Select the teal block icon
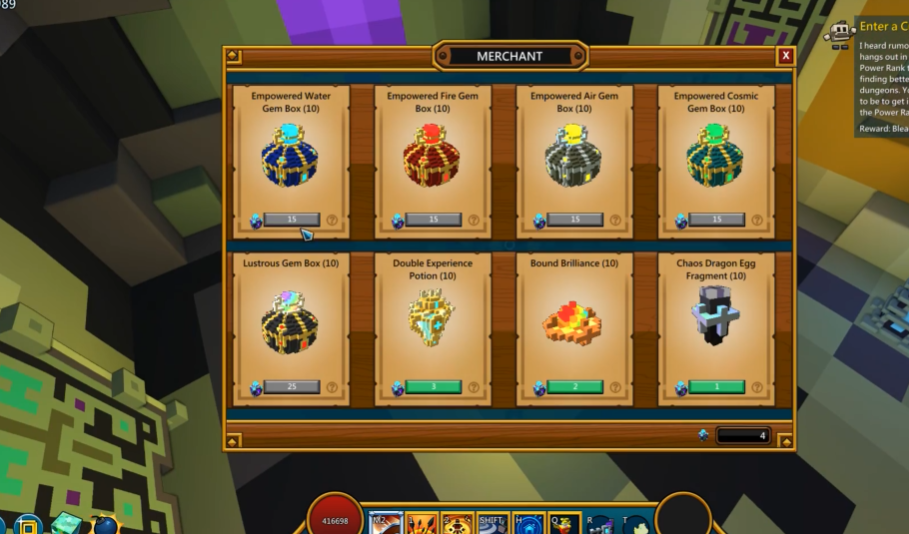The height and width of the screenshot is (534, 909). (66, 524)
